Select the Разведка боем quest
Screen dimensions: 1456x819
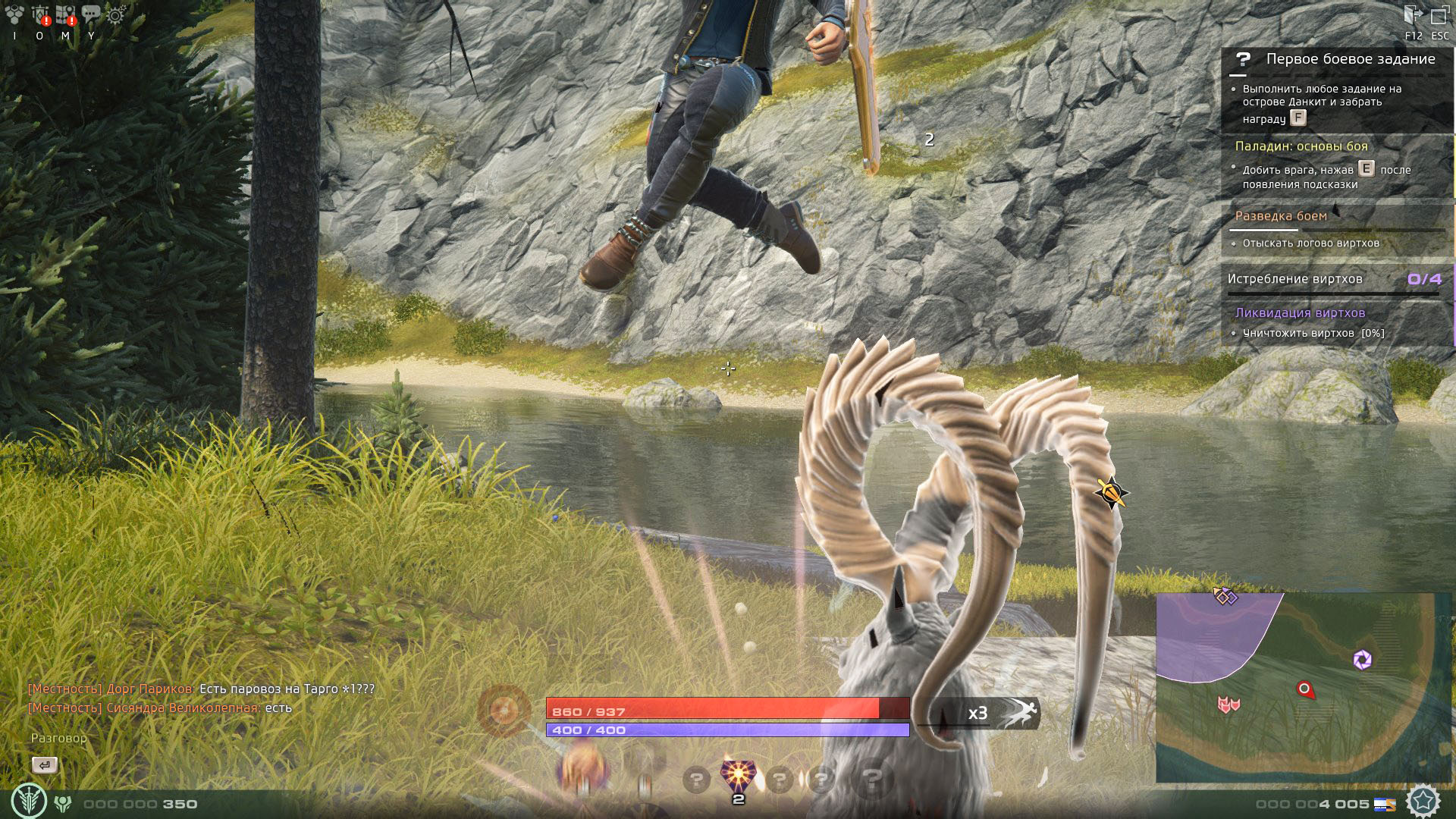coord(1281,216)
